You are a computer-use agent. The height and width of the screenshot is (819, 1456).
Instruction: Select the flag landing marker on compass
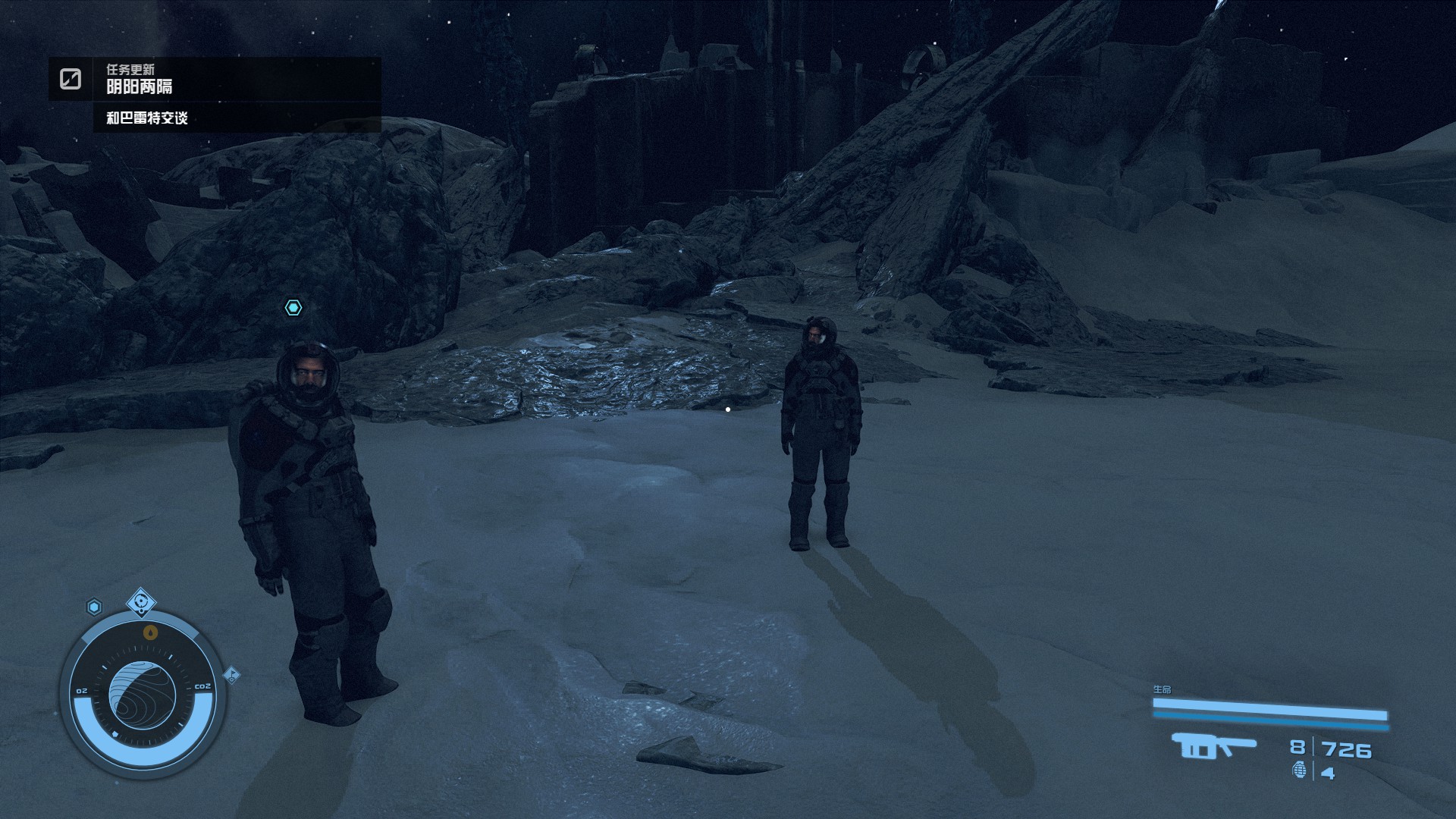pyautogui.click(x=232, y=674)
